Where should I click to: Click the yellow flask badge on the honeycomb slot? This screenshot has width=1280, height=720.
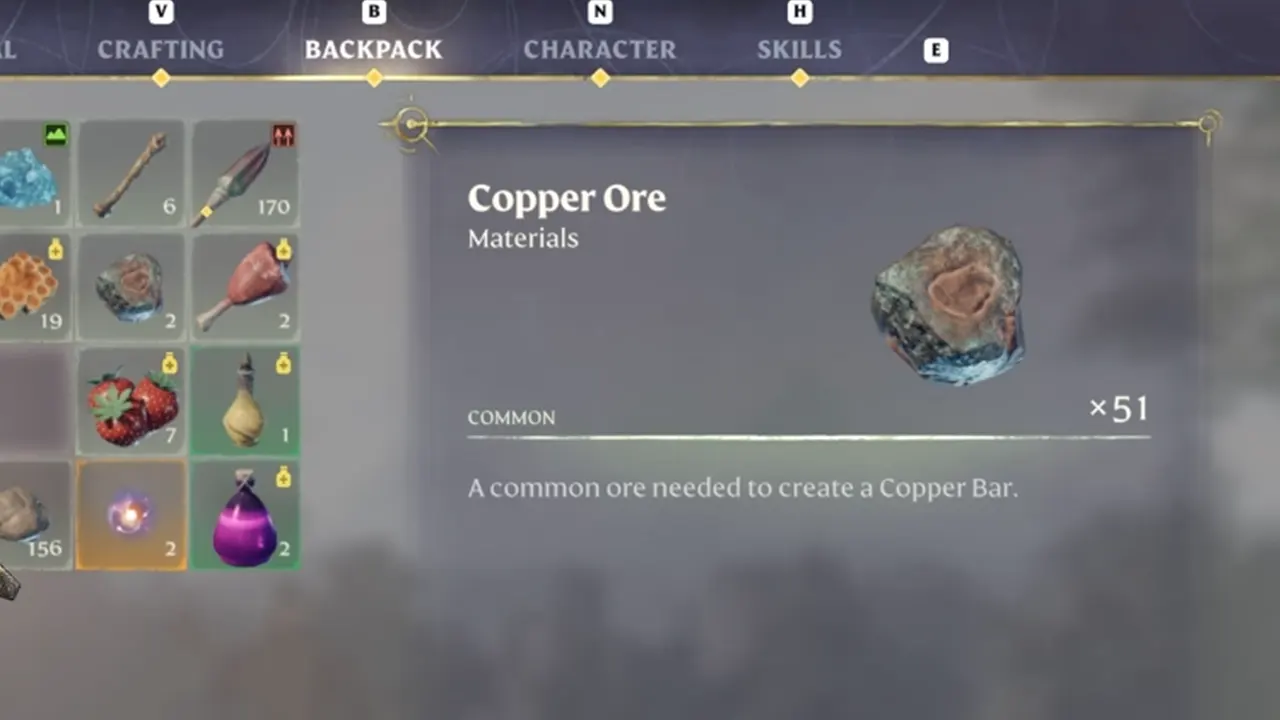click(x=55, y=247)
